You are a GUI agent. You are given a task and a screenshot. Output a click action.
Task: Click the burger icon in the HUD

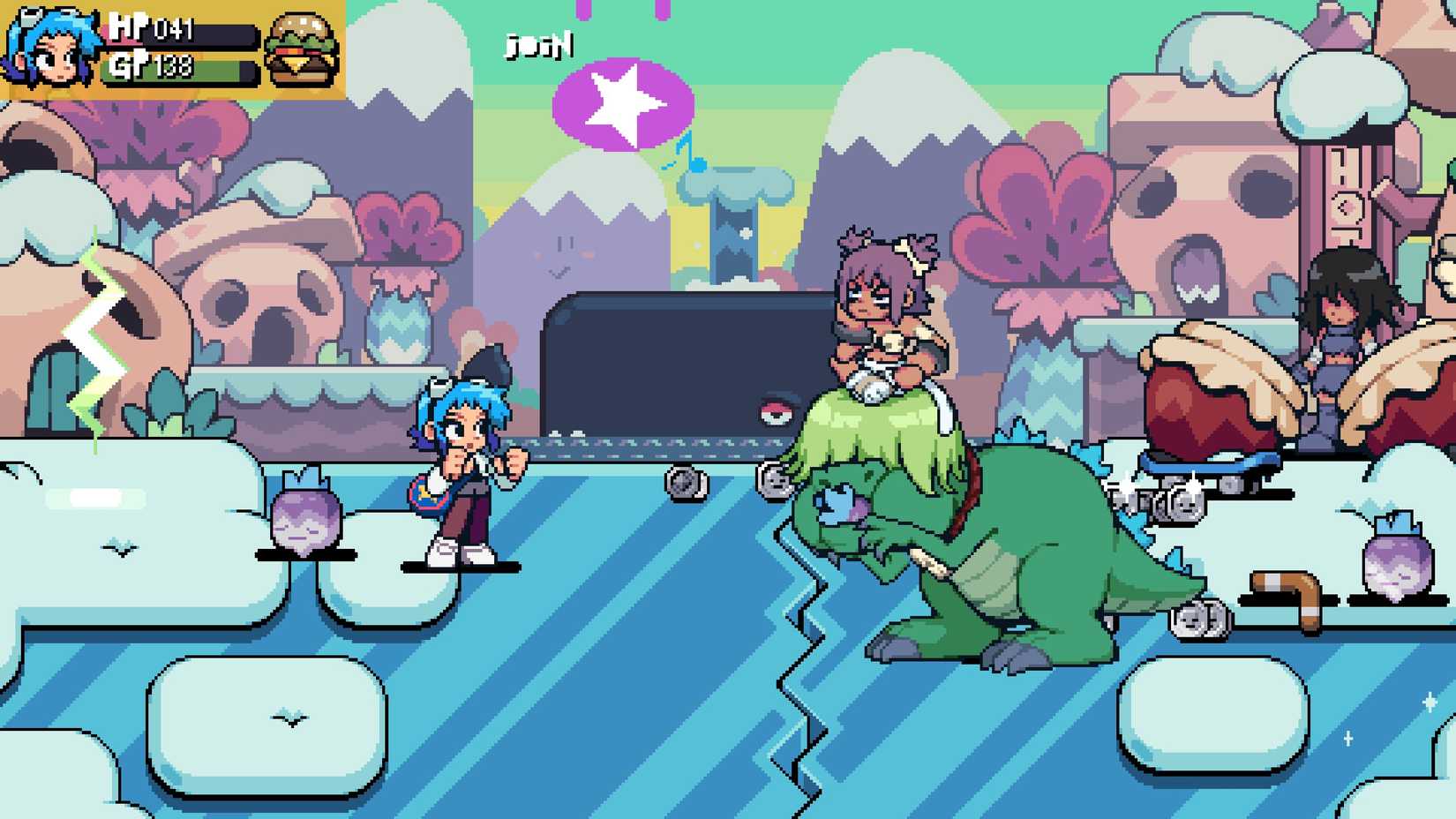click(x=300, y=49)
